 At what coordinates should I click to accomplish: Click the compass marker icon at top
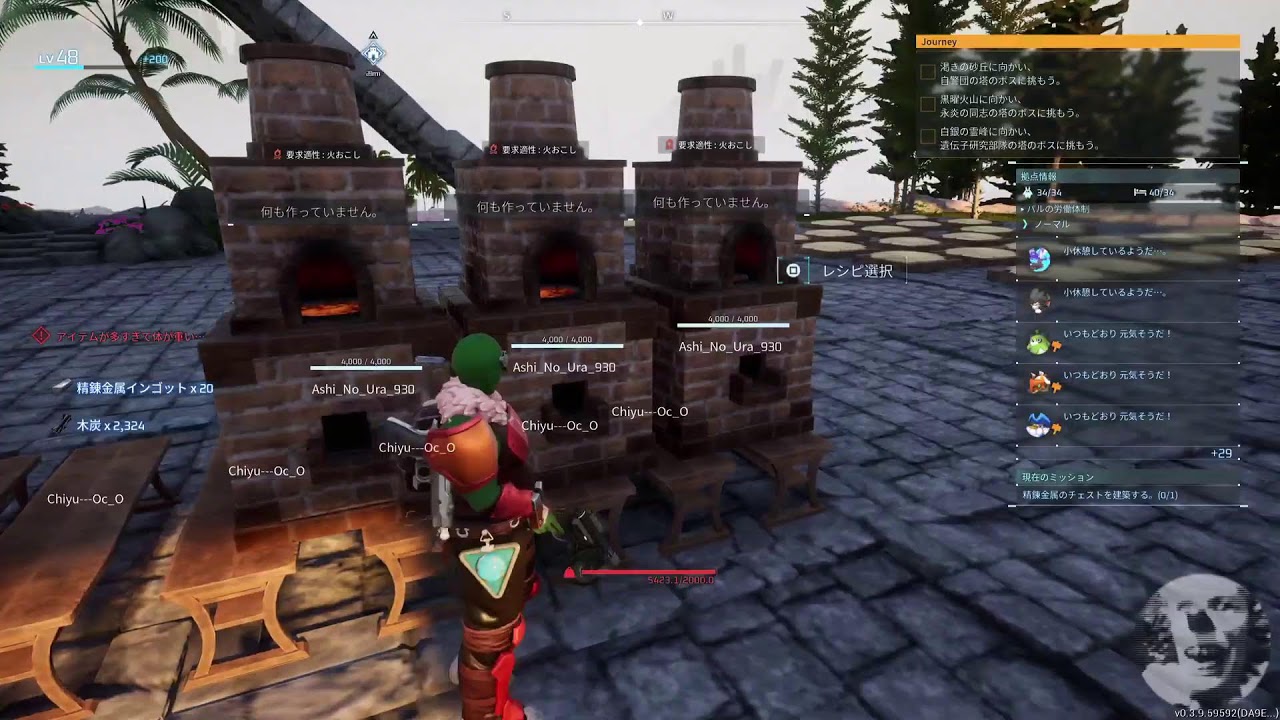[373, 53]
